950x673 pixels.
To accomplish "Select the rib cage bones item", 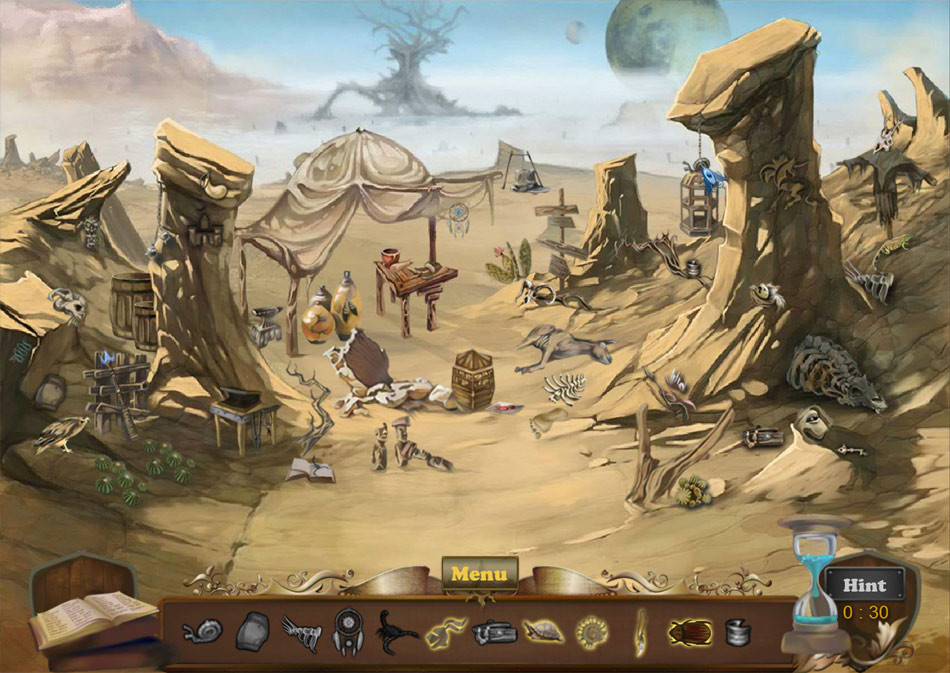I will click(x=300, y=631).
